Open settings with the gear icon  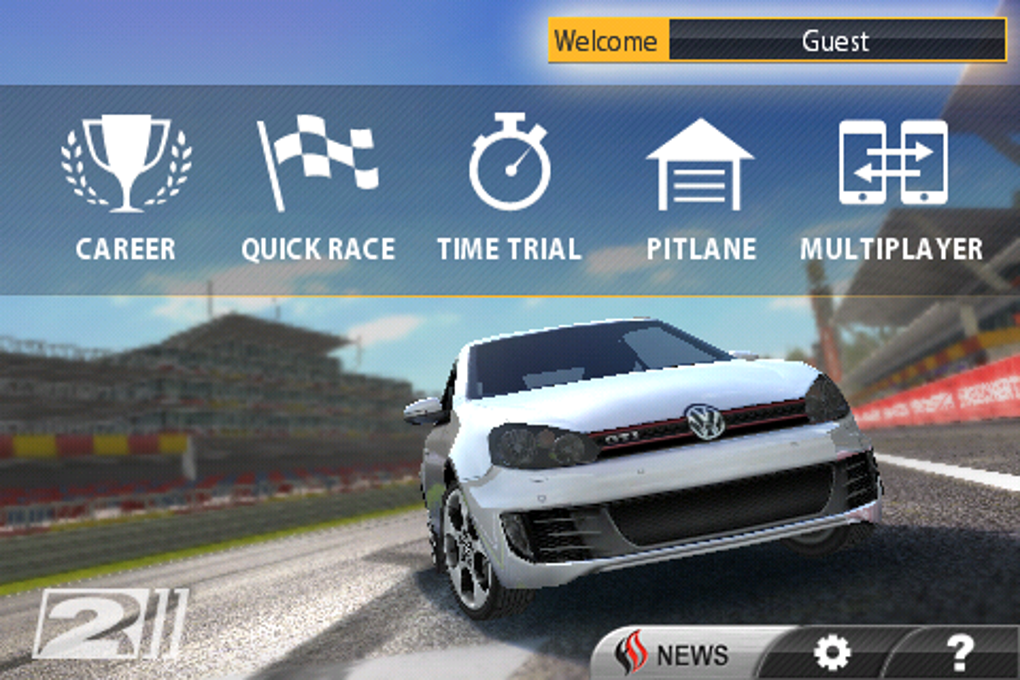coord(832,654)
